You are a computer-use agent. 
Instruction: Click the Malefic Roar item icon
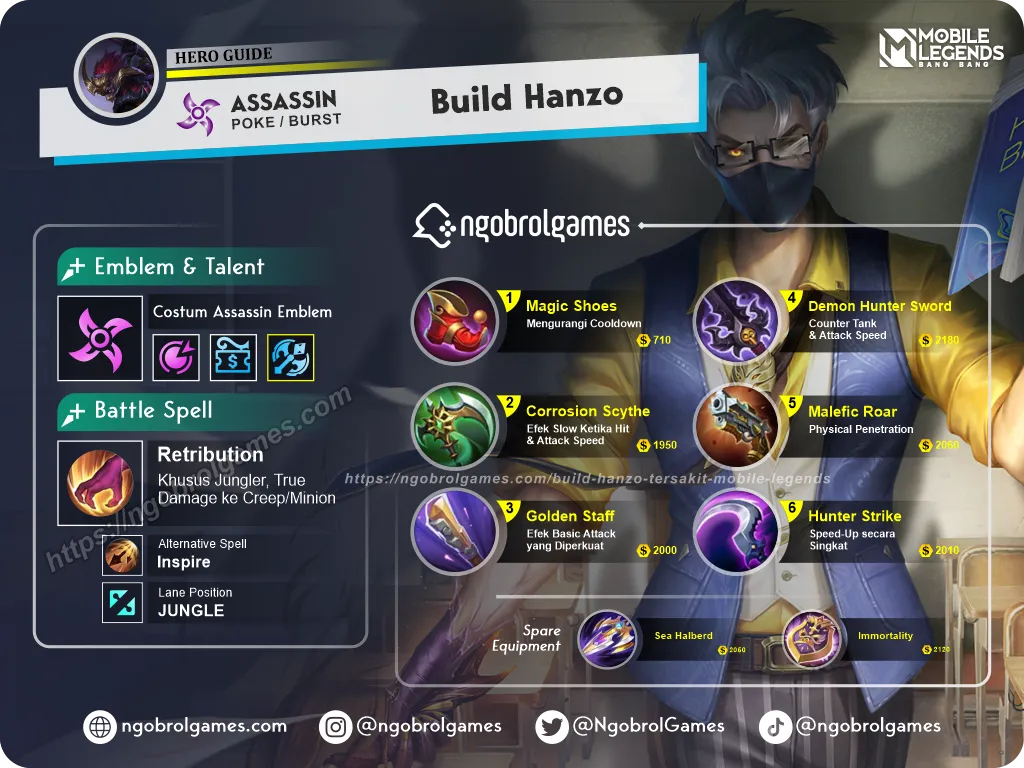pyautogui.click(x=736, y=427)
